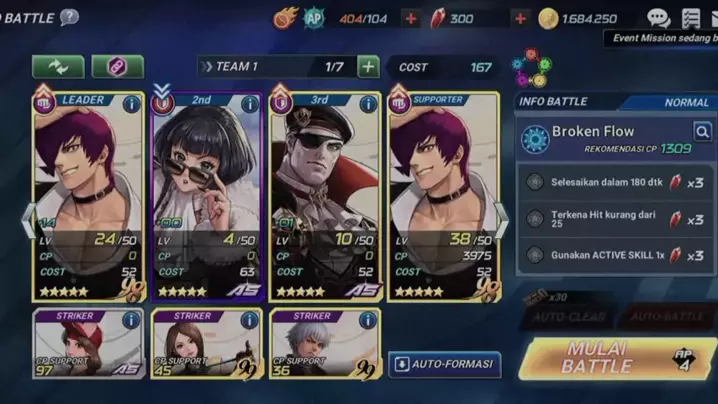
Task: Open the colorful element affinity wheel
Action: click(529, 68)
